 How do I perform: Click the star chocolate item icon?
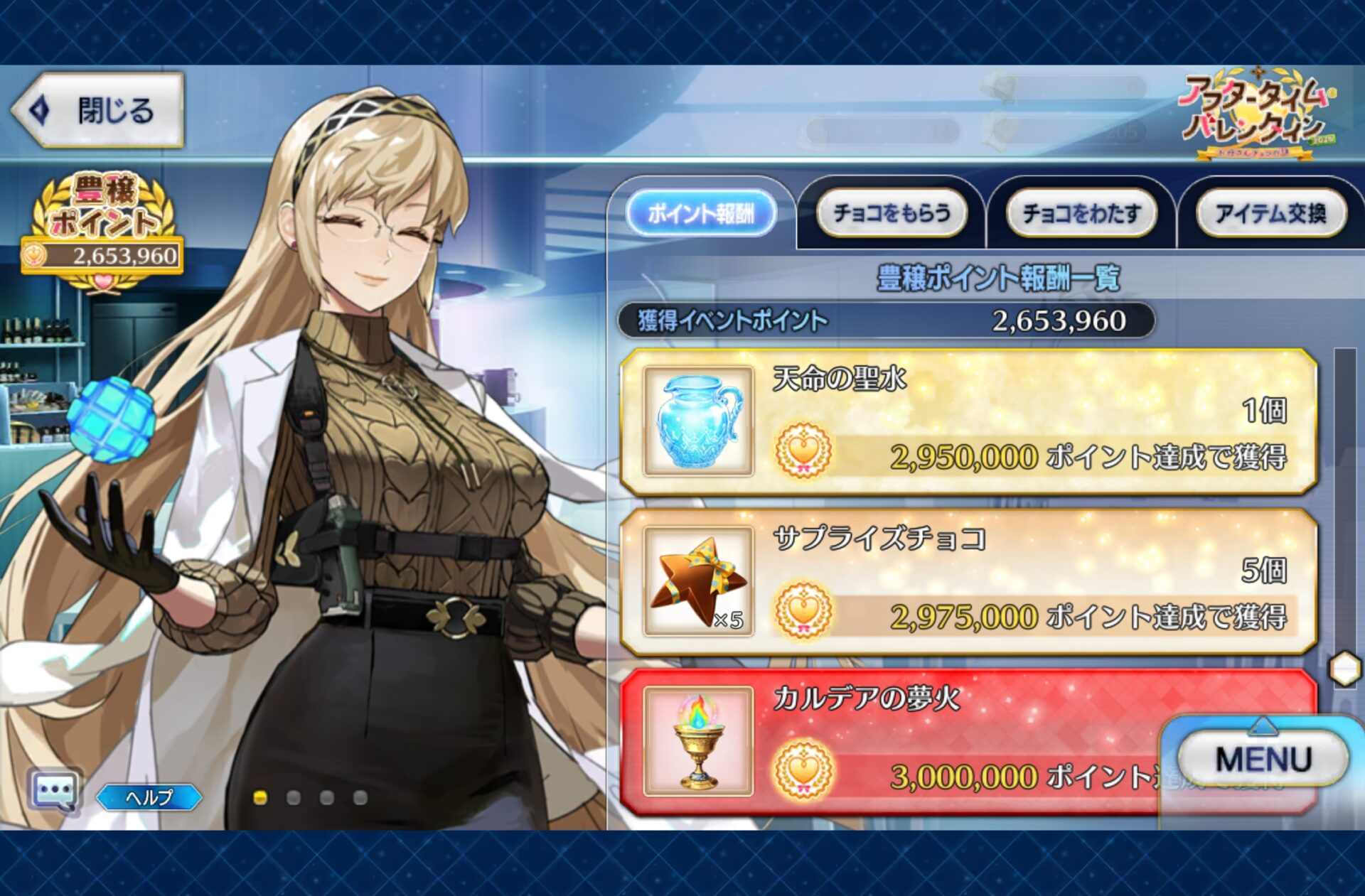698,581
